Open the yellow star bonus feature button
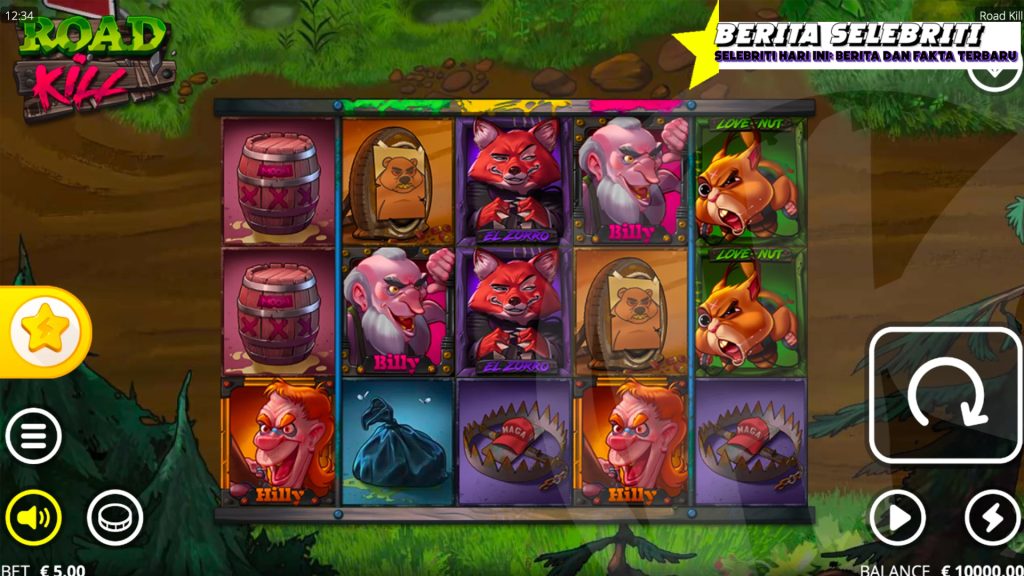Image resolution: width=1024 pixels, height=576 pixels. coord(45,331)
